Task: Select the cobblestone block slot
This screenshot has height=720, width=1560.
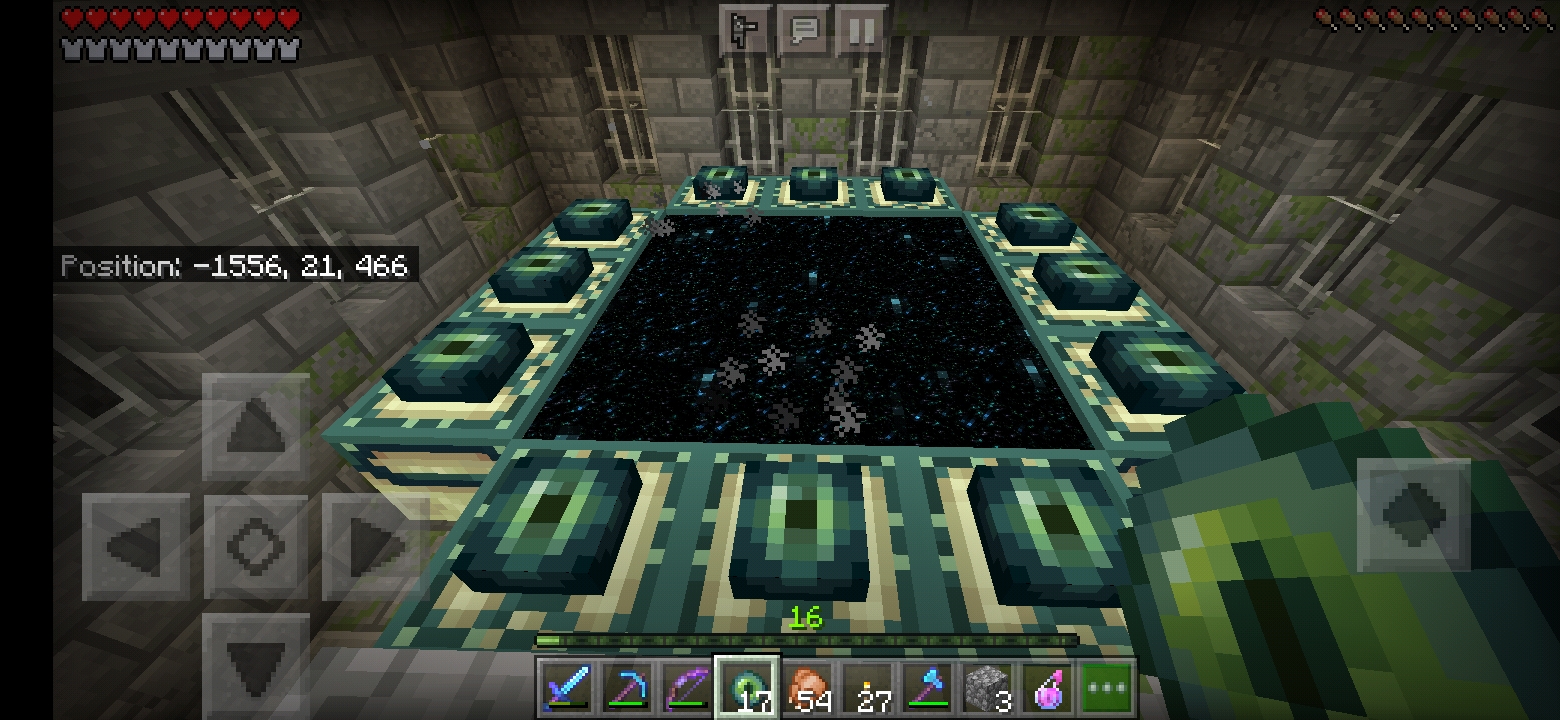Action: [x=987, y=688]
